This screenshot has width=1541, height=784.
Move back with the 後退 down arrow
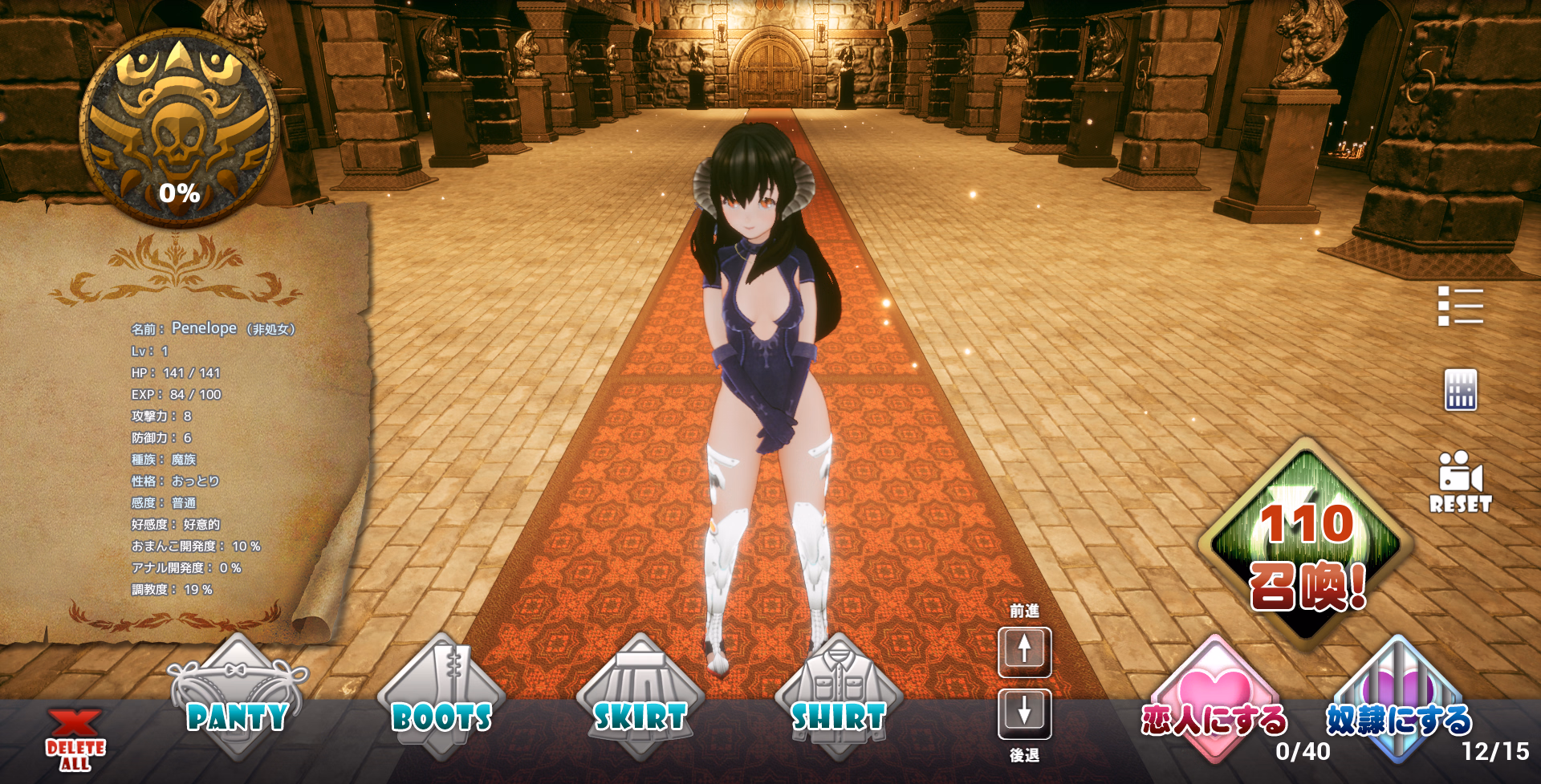point(1024,713)
